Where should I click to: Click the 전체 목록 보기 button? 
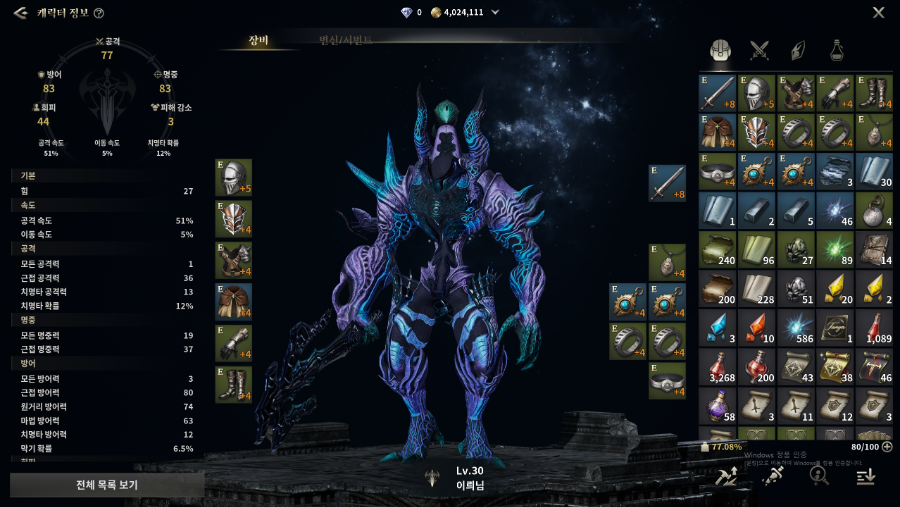pyautogui.click(x=107, y=485)
